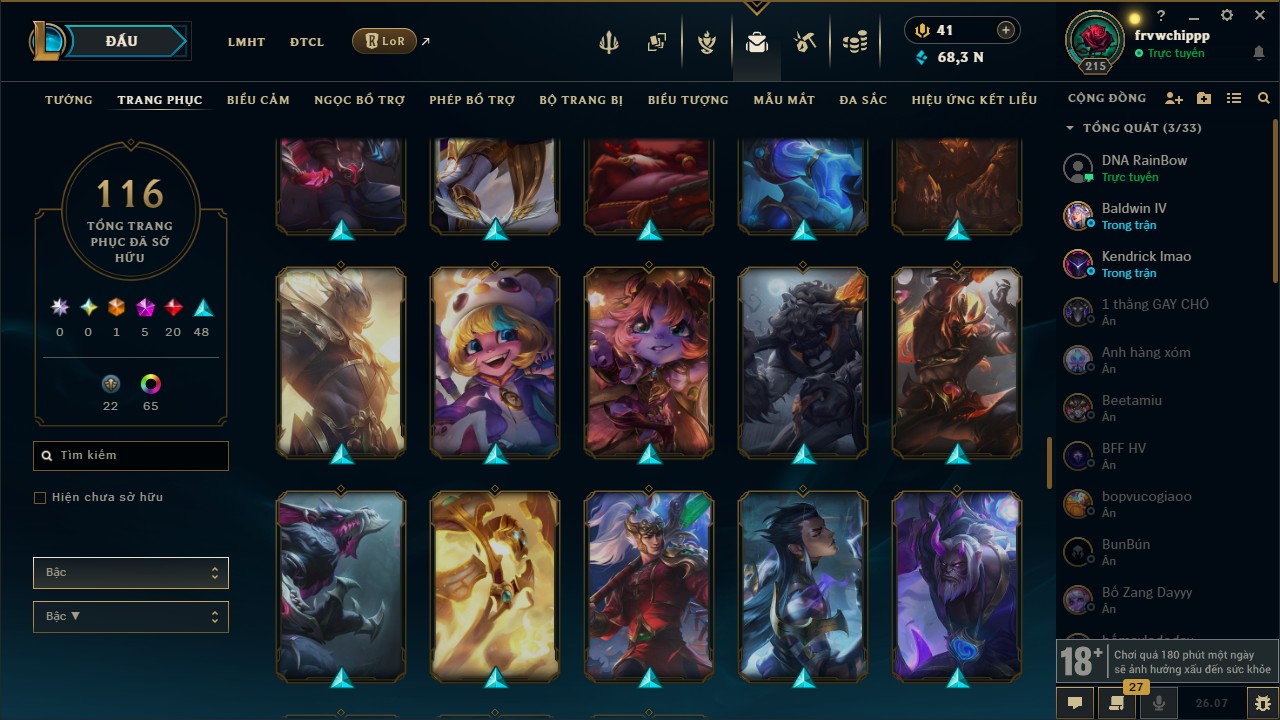The width and height of the screenshot is (1280, 720).
Task: Go to the PHÉP BỔ TRỢ tab
Action: tap(472, 100)
